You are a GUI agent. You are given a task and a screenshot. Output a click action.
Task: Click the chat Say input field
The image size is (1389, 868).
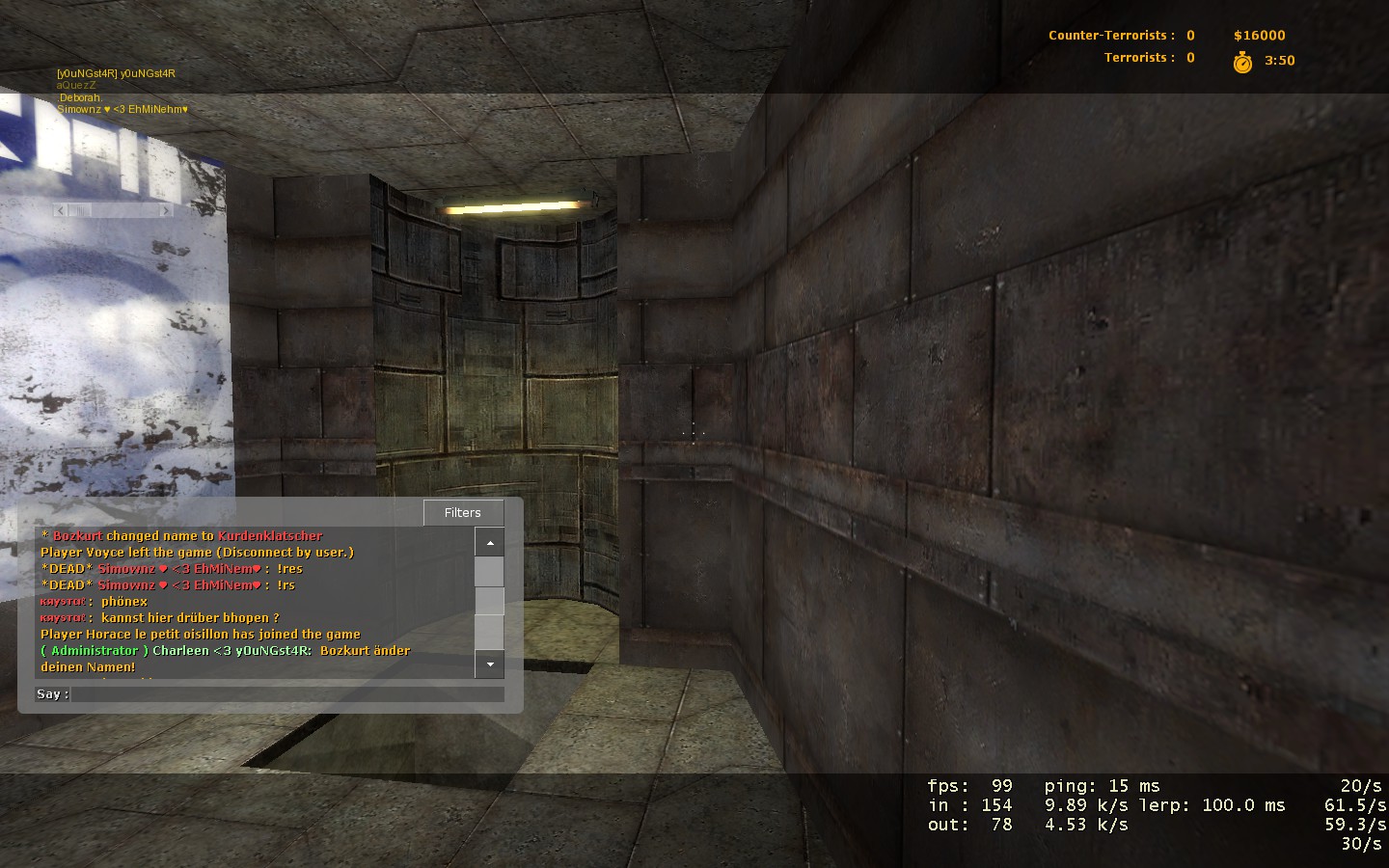pos(287,694)
